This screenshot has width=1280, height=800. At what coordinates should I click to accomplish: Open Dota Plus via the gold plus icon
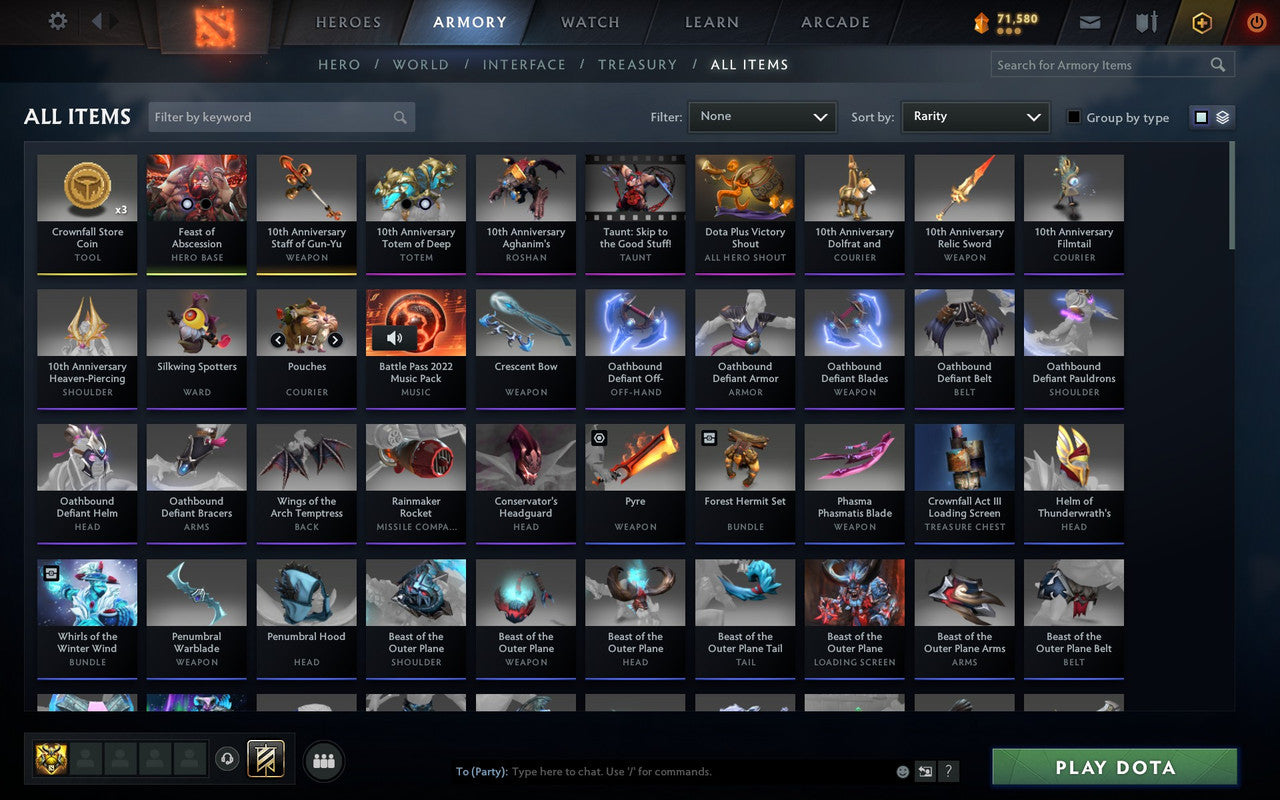(x=1201, y=22)
